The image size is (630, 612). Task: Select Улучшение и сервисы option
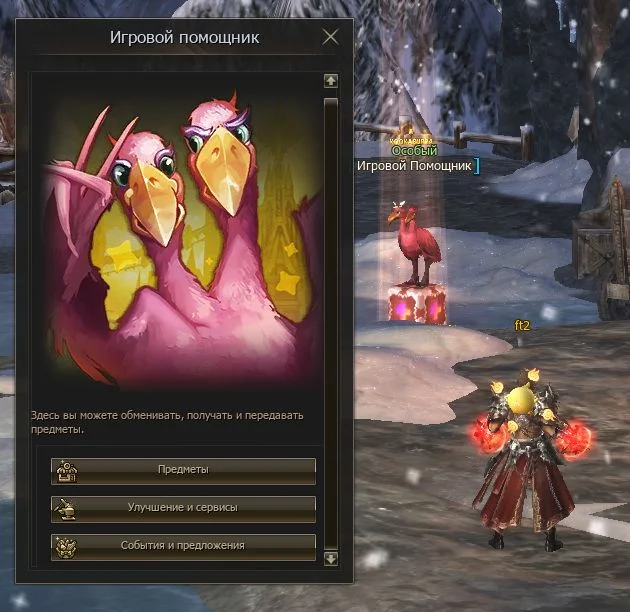[183, 508]
